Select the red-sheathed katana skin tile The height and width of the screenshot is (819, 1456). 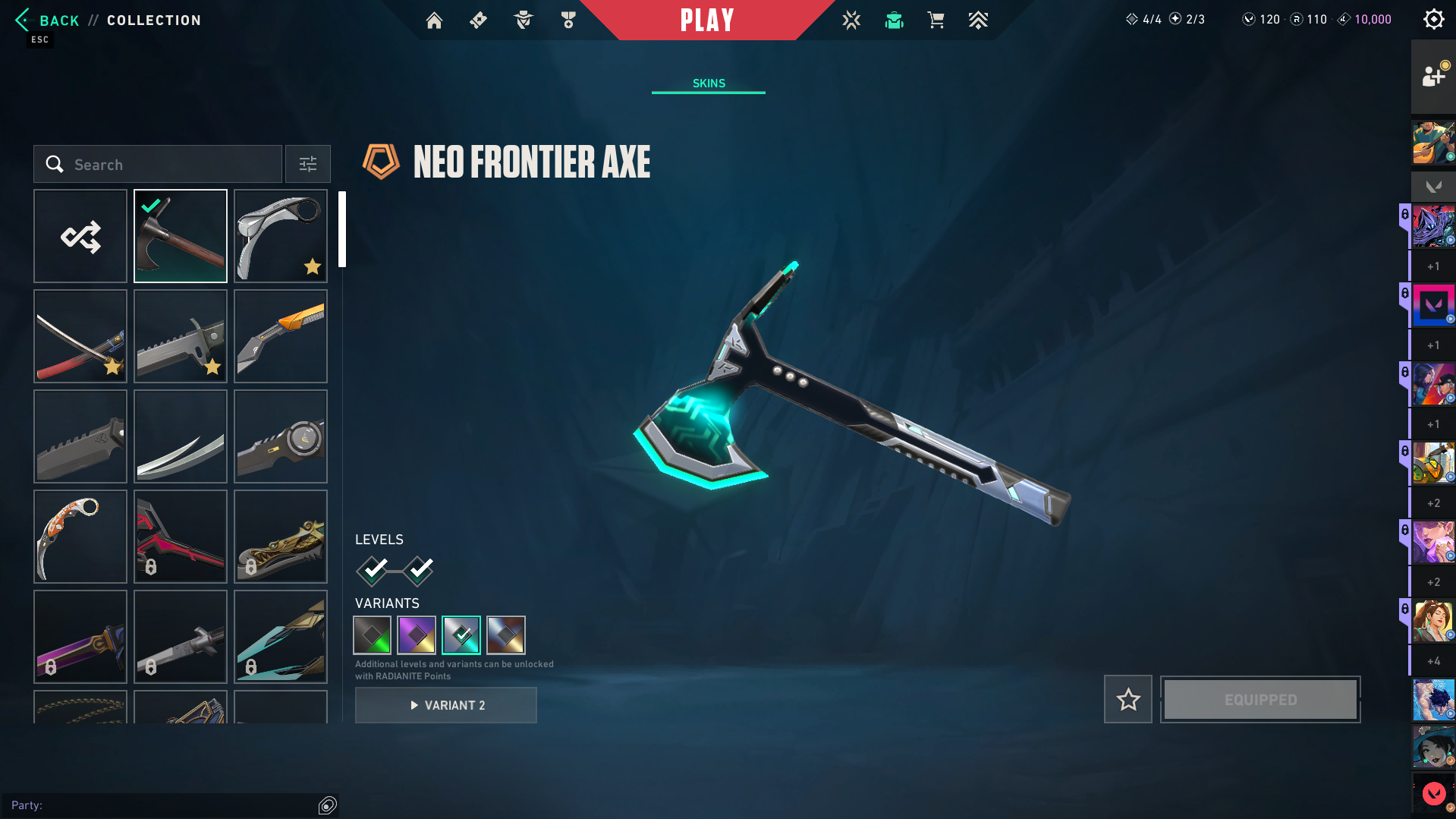coord(80,337)
